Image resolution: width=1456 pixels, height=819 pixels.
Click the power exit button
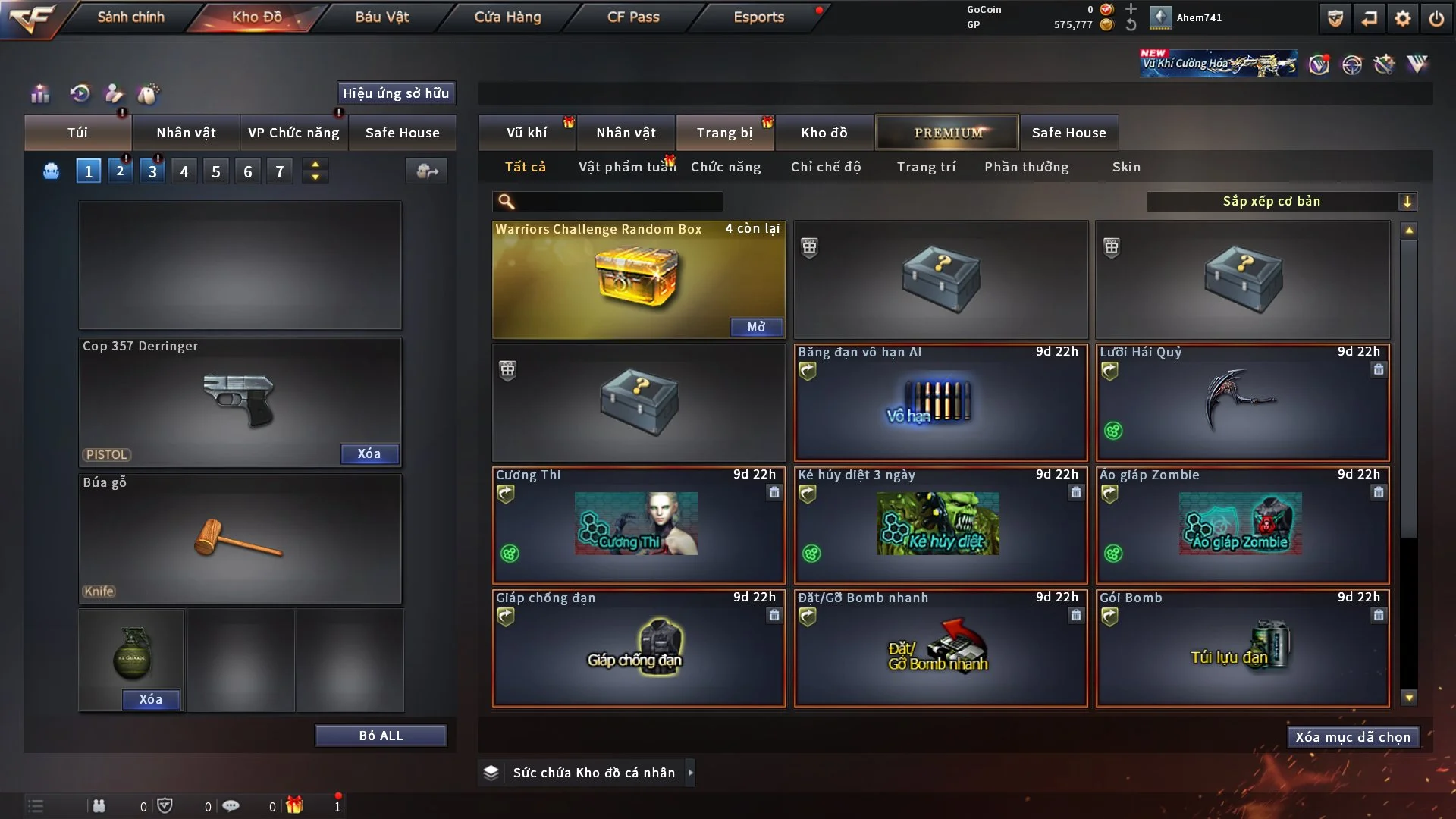click(x=1436, y=18)
